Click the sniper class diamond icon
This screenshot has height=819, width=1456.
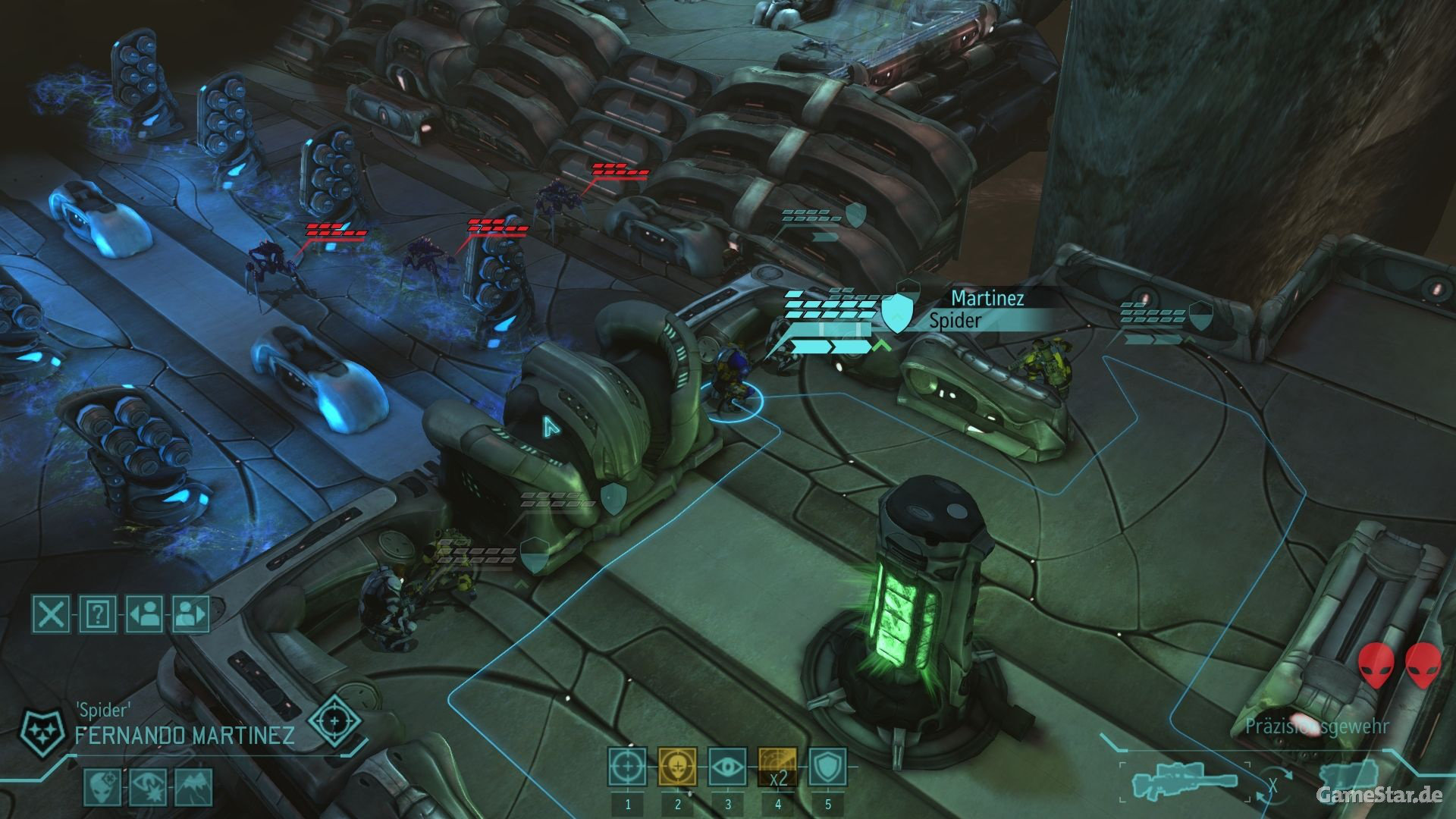pyautogui.click(x=333, y=720)
